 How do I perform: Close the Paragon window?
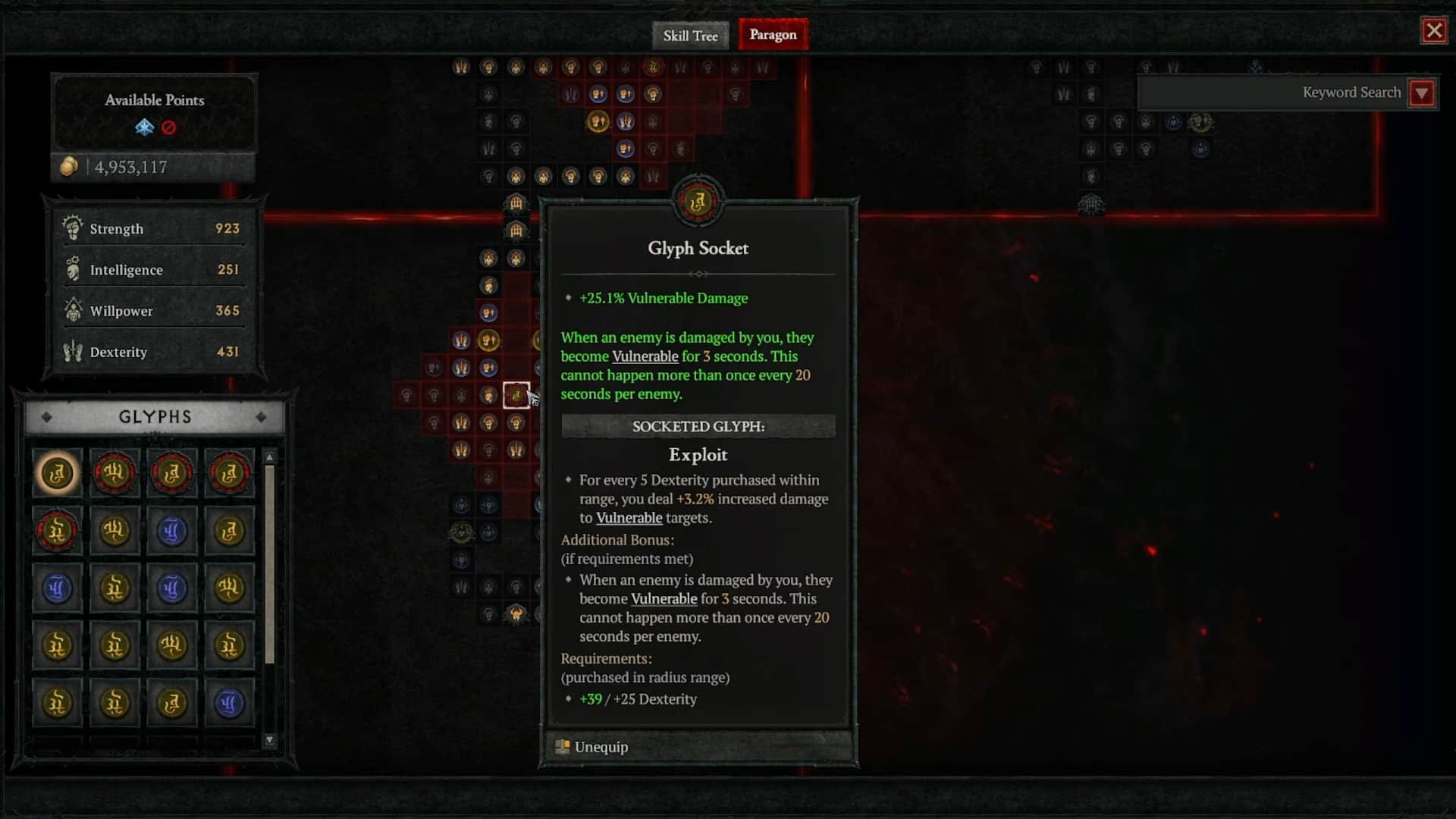point(1434,31)
